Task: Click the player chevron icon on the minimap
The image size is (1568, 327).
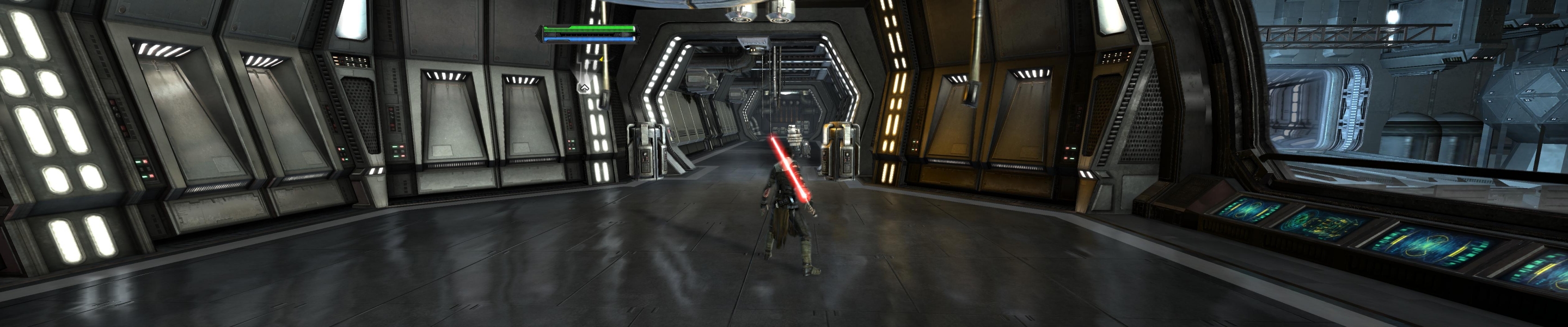Action: pyautogui.click(x=584, y=88)
